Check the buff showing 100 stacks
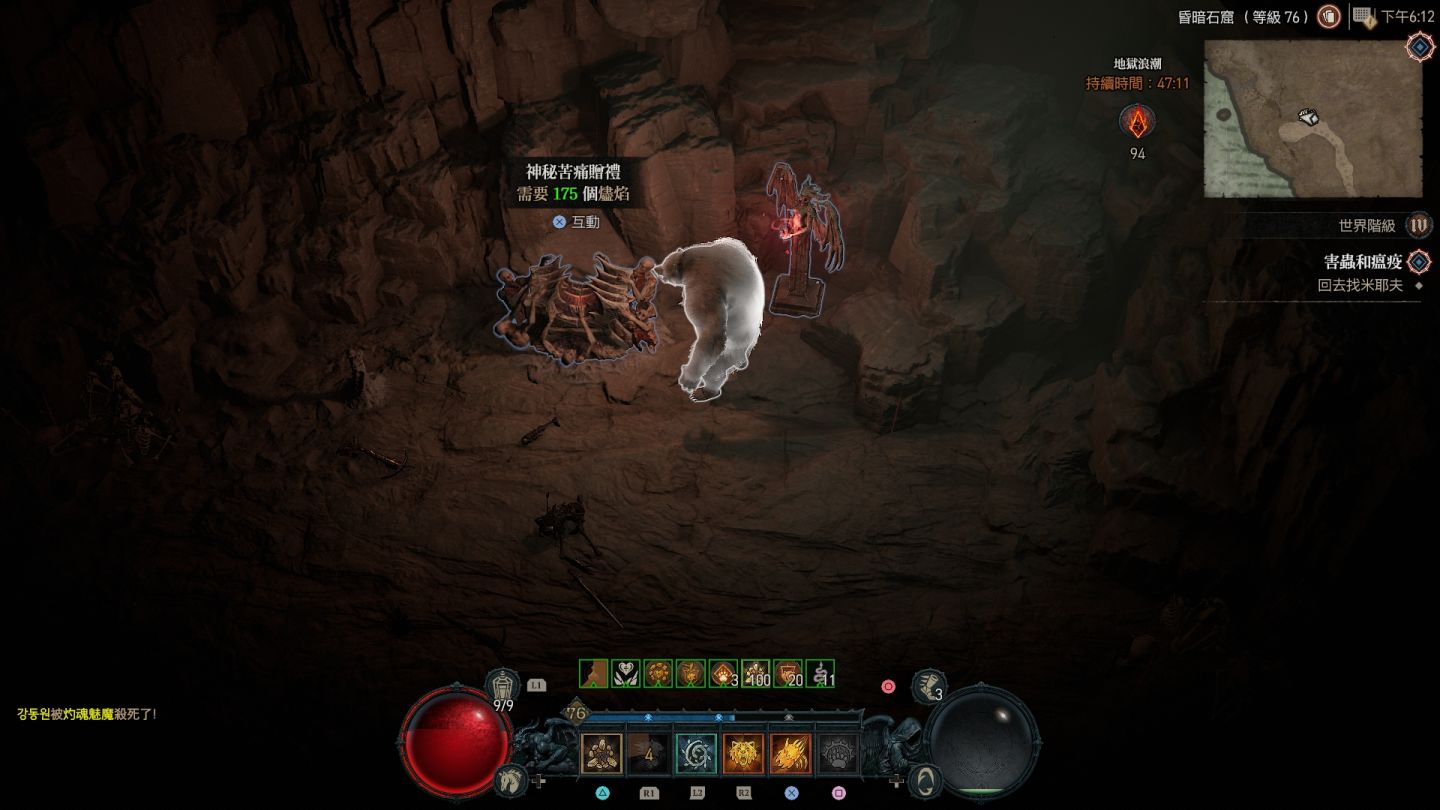Screen dimensions: 1440x810 [x=755, y=674]
